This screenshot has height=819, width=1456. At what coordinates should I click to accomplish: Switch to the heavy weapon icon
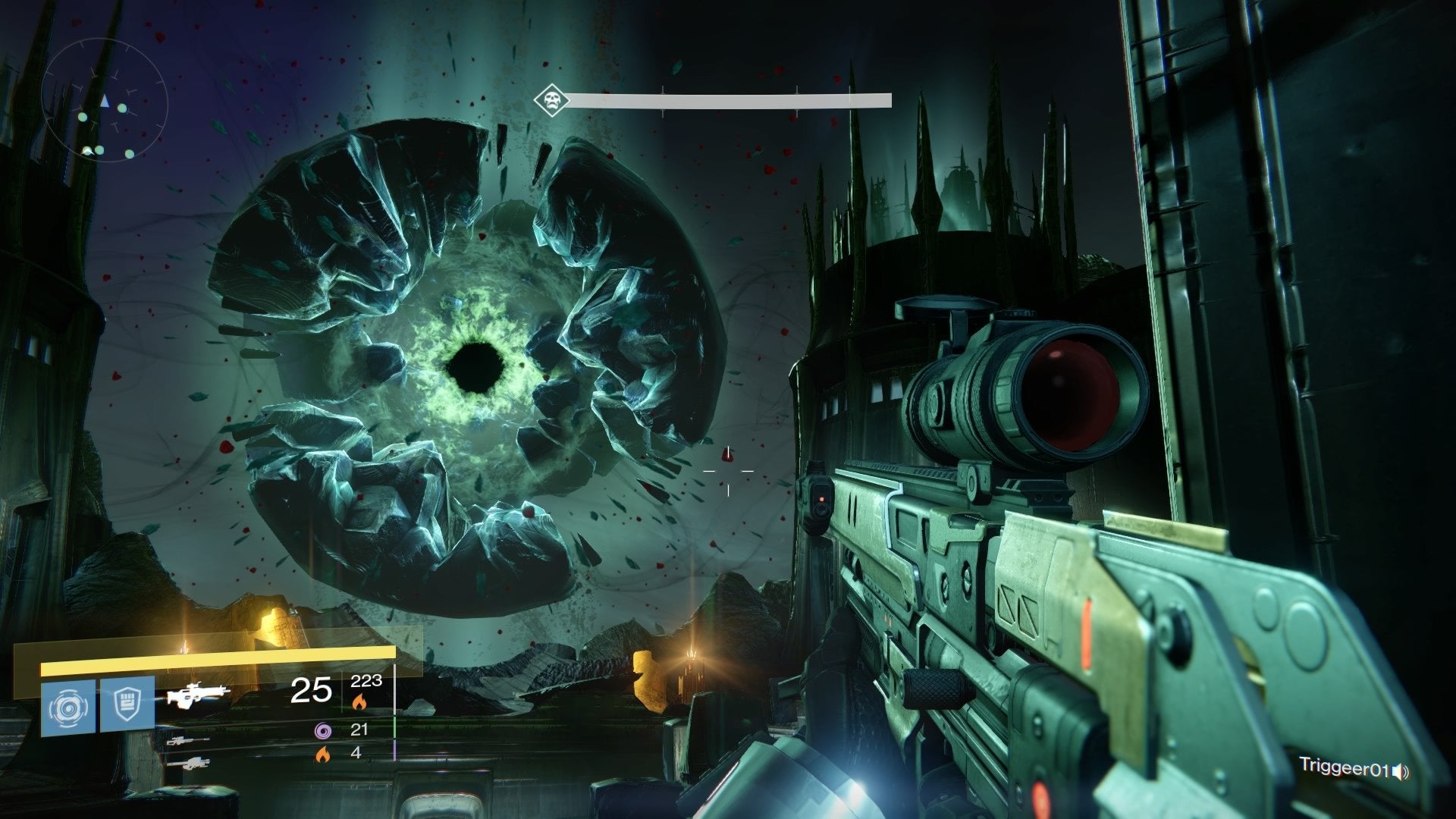187,762
